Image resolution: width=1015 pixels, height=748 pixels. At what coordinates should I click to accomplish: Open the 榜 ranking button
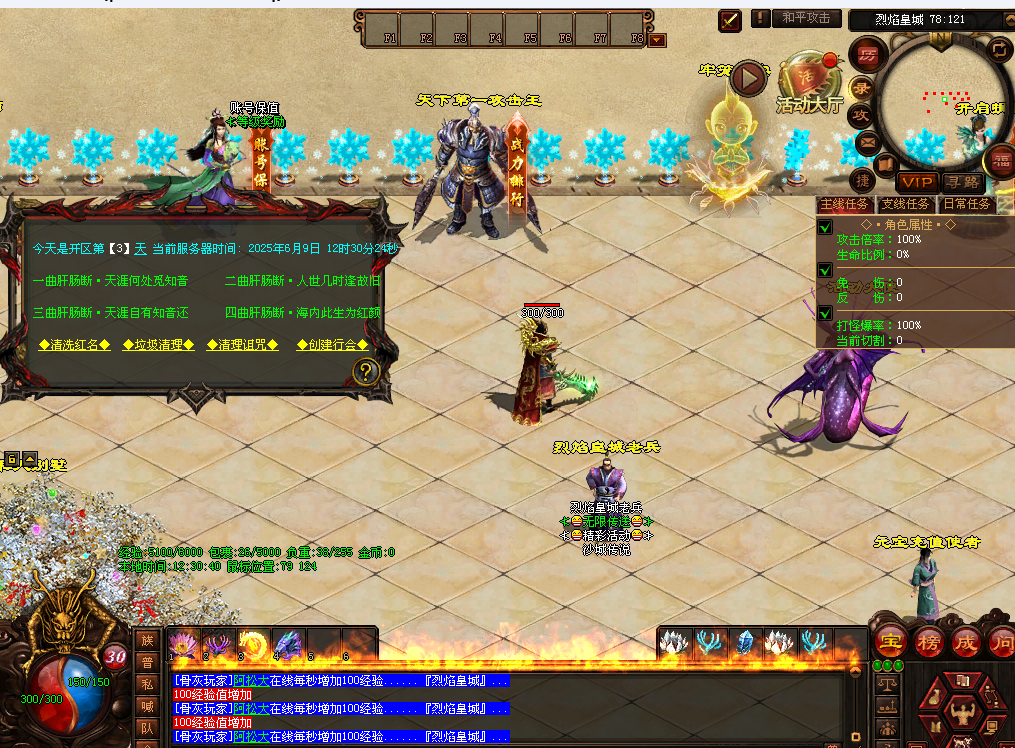[928, 641]
